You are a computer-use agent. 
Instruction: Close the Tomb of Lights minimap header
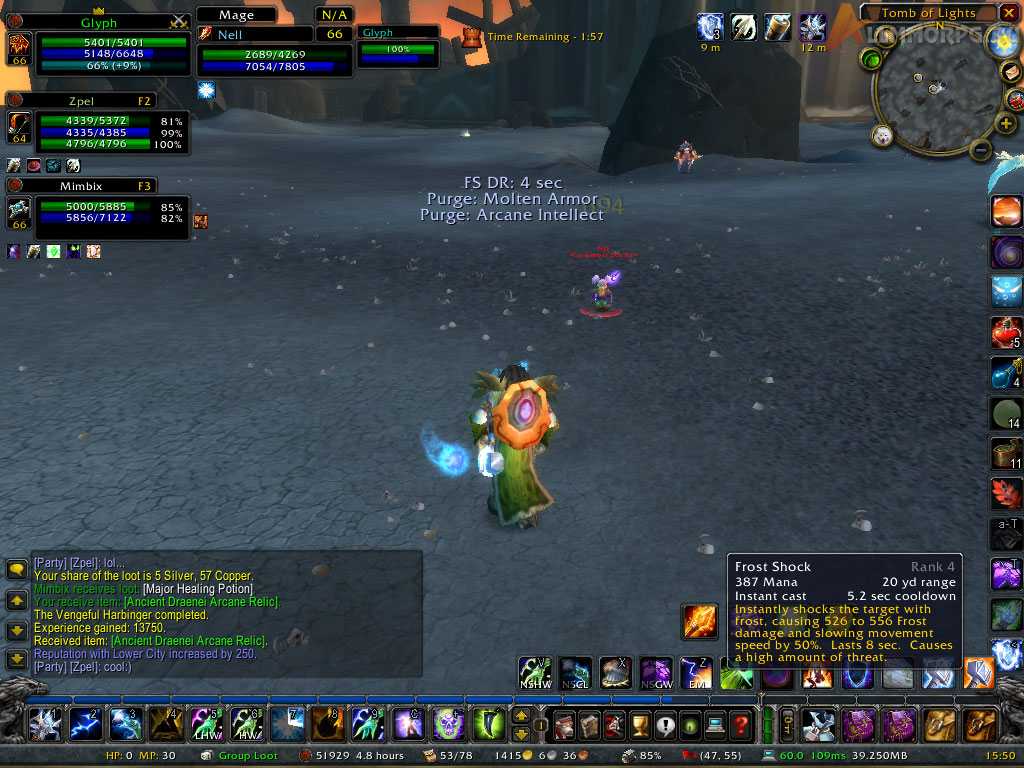pyautogui.click(x=1009, y=13)
